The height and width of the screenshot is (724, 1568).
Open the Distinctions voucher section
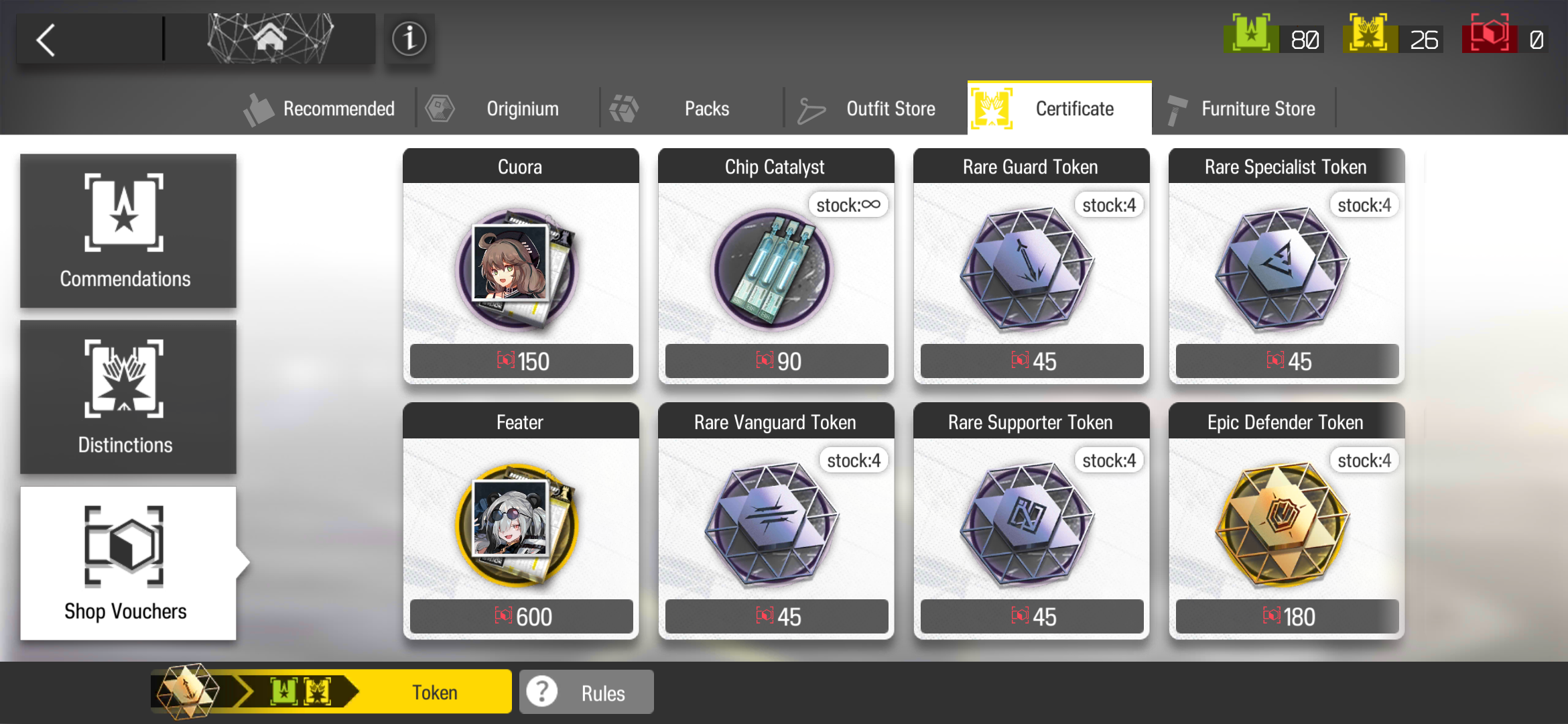[x=127, y=397]
